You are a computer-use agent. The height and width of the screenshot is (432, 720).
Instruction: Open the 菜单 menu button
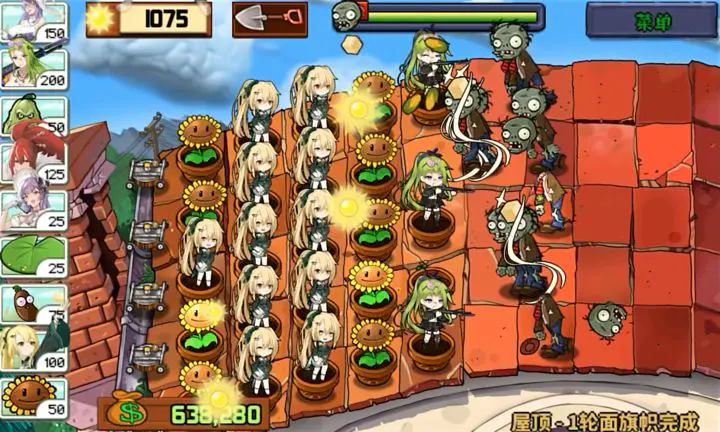click(650, 19)
